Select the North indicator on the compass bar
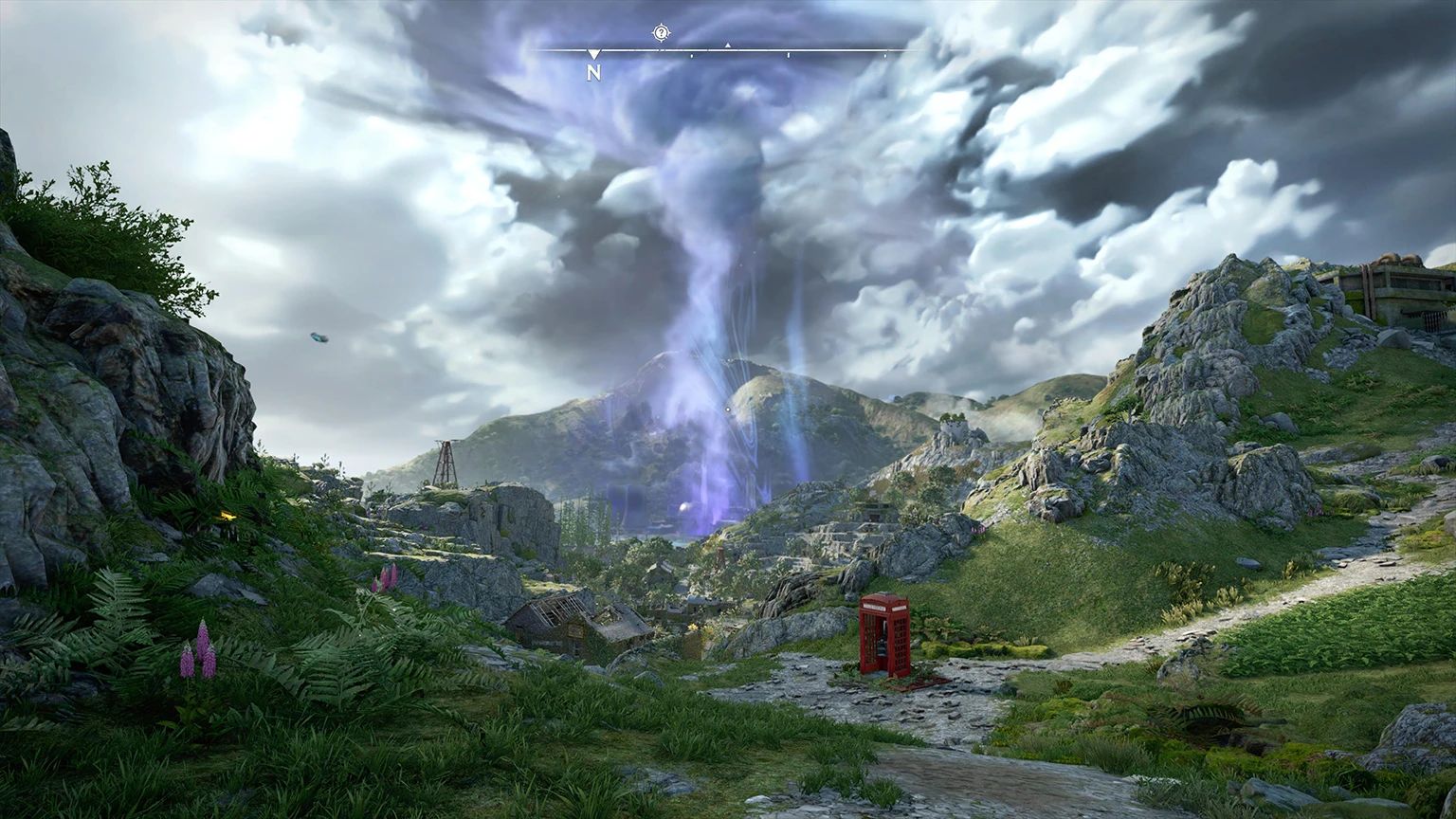 (x=593, y=71)
